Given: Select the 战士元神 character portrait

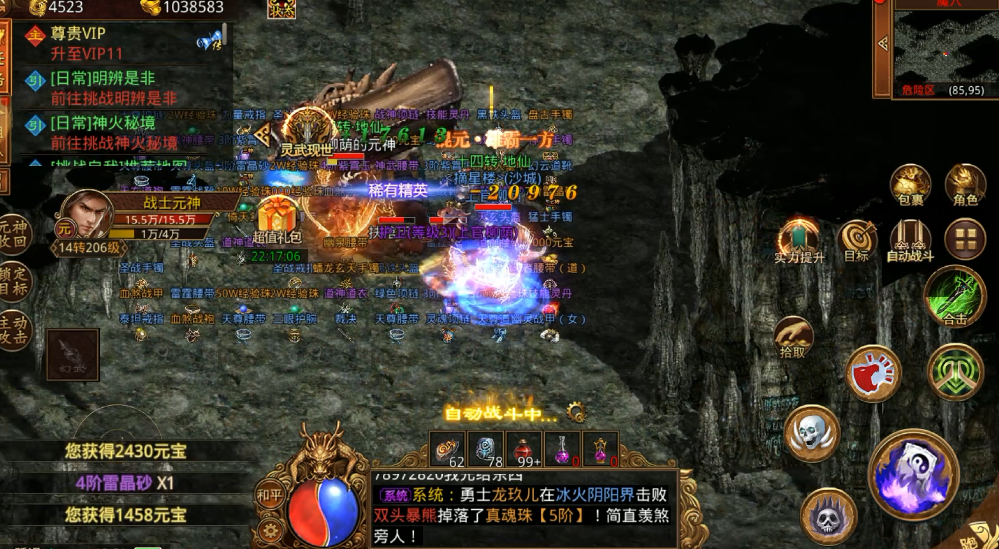Looking at the screenshot, I should coord(87,214).
